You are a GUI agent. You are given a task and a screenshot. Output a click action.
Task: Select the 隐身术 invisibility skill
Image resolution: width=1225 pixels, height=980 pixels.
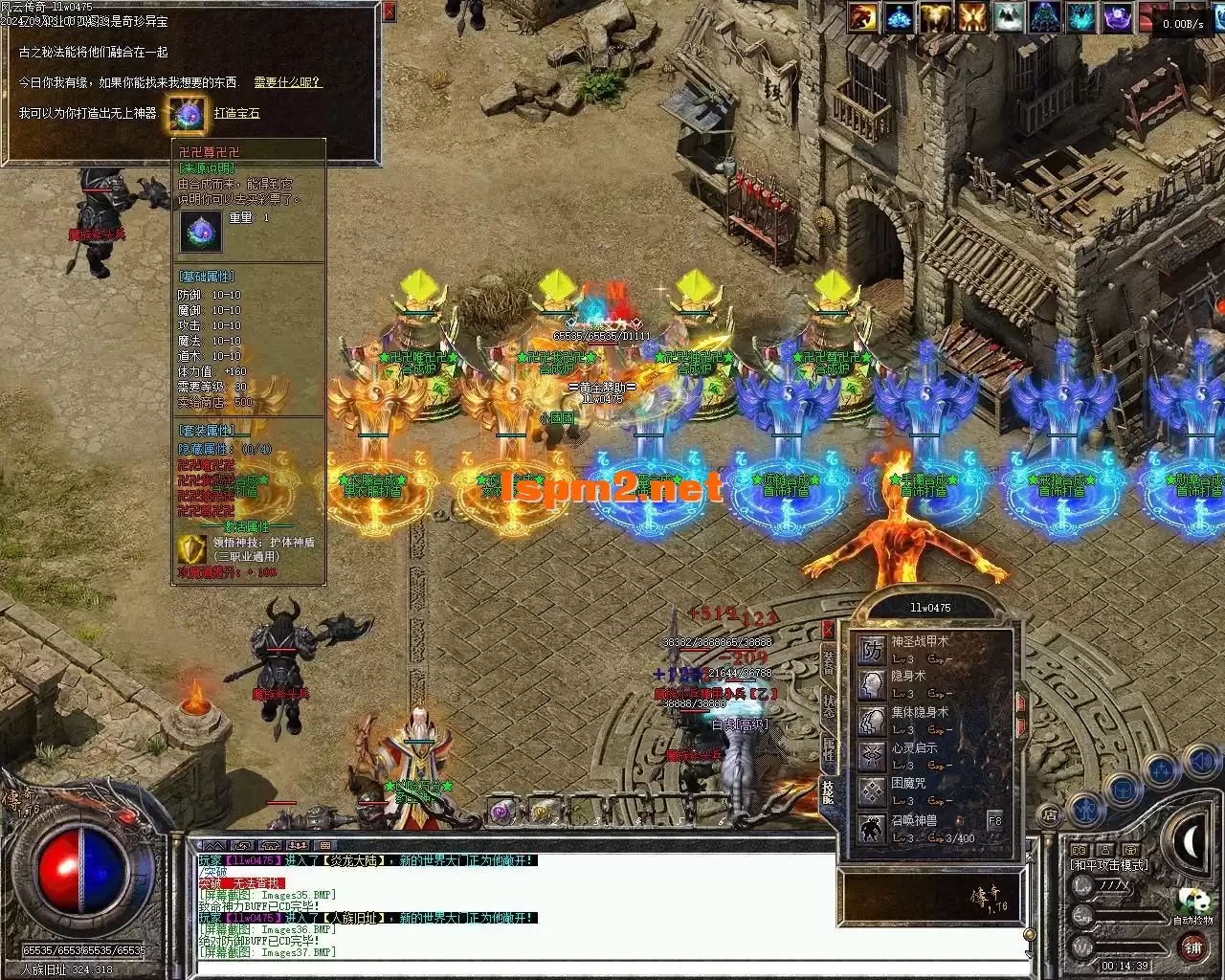tap(872, 685)
